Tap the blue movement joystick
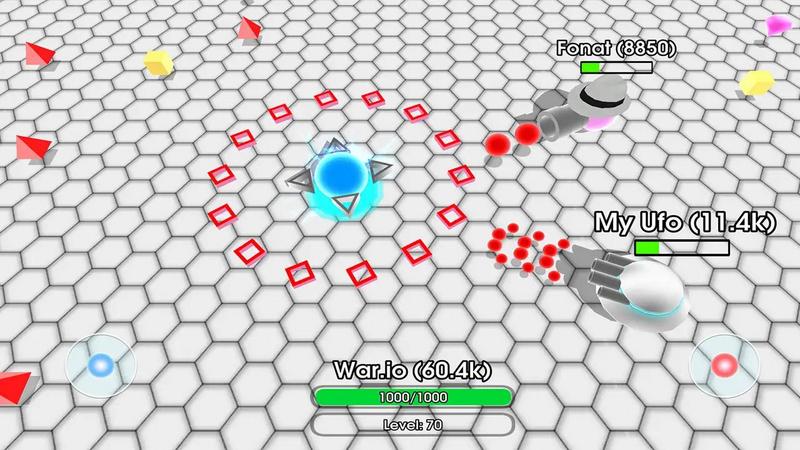Viewport: 800px width, 450px height. tap(100, 367)
